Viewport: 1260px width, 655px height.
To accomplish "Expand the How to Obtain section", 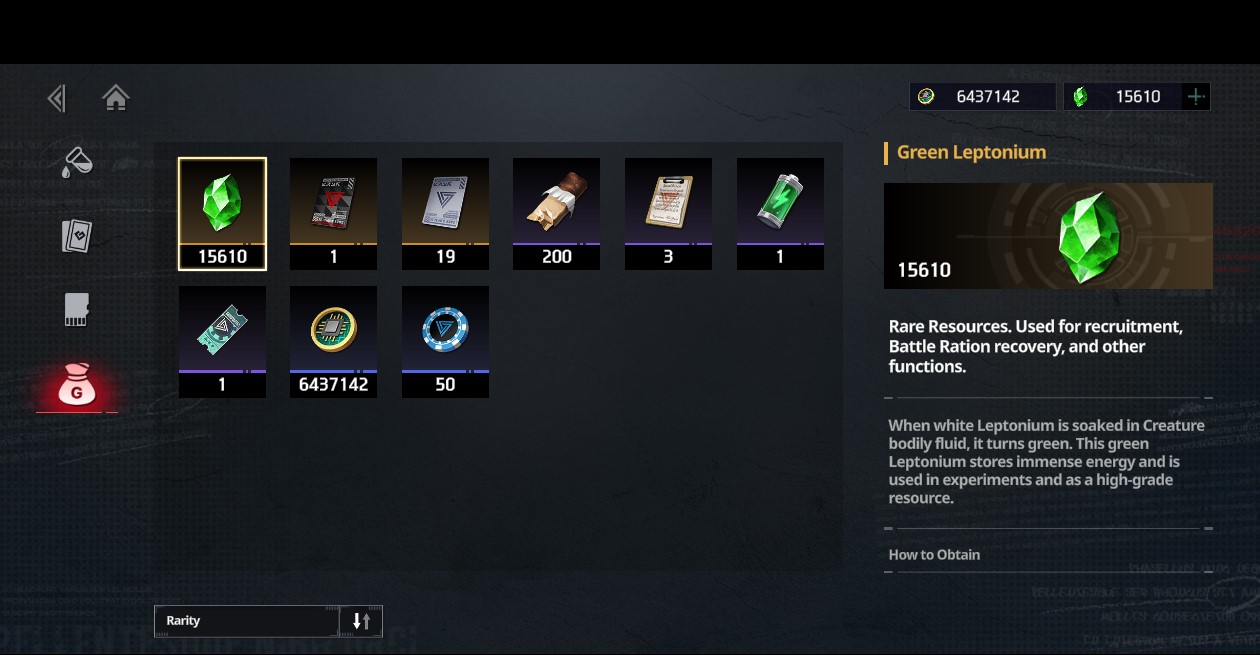I will 935,555.
